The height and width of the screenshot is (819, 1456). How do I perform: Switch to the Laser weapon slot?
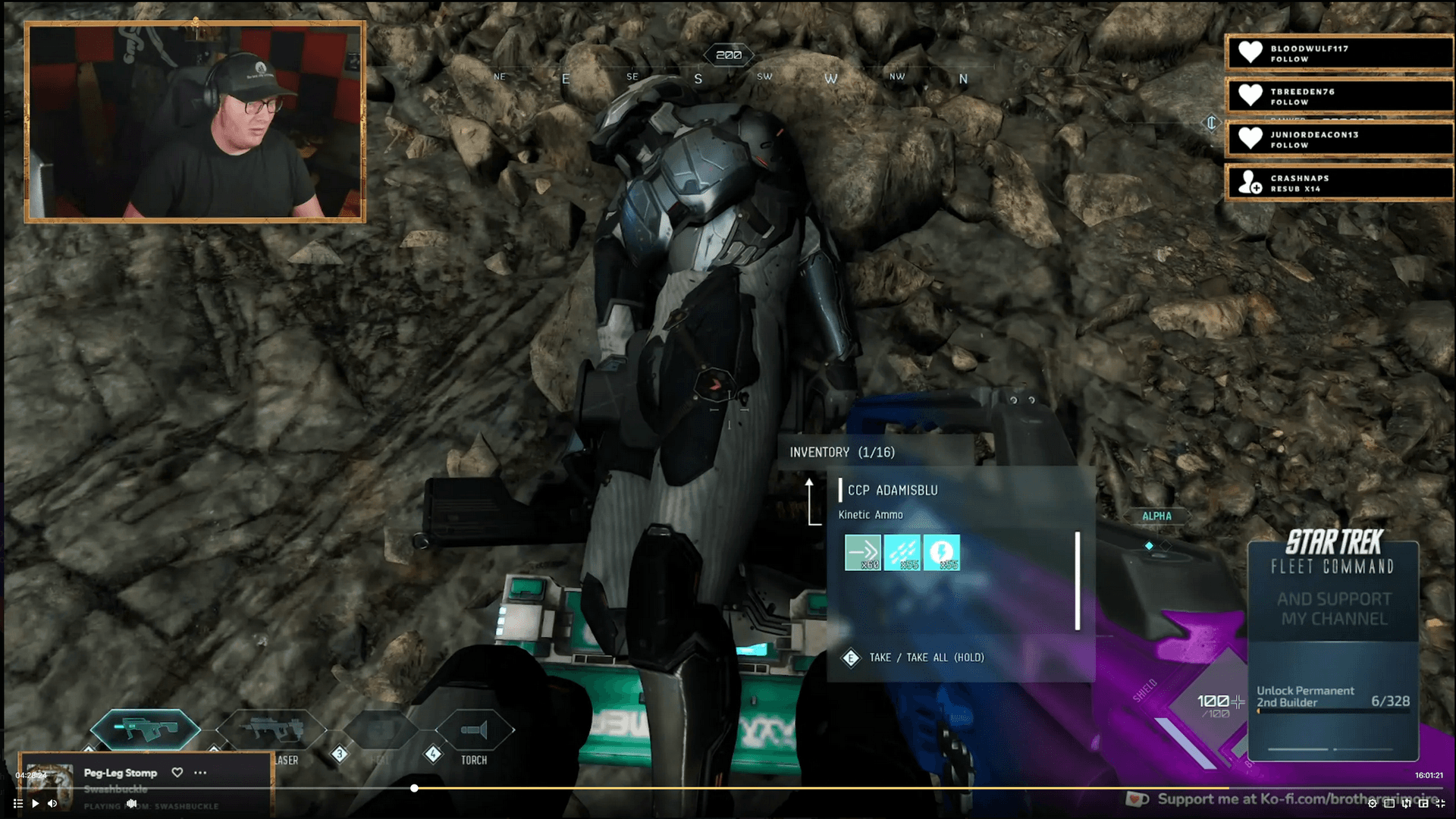tap(271, 731)
